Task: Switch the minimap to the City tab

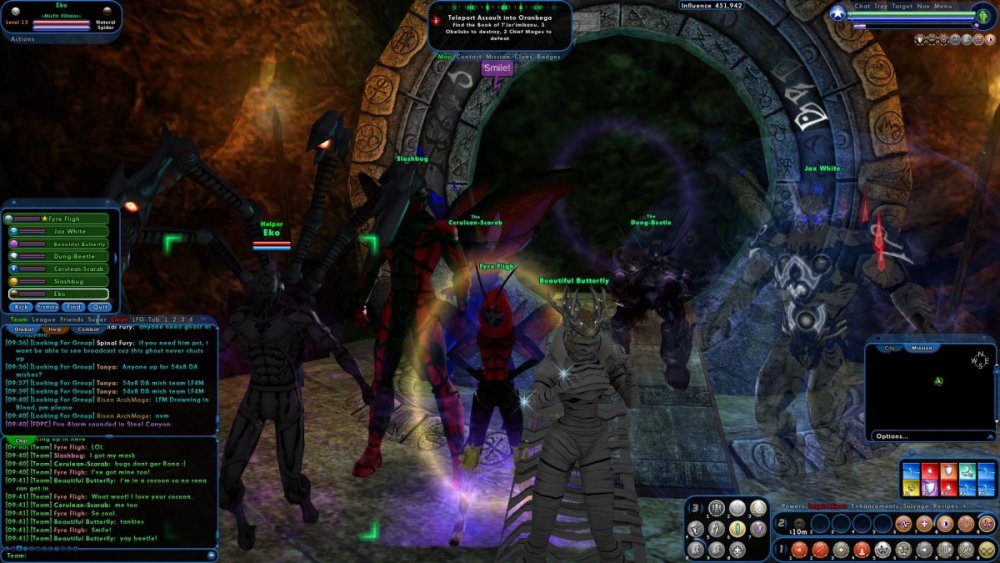Action: (889, 348)
